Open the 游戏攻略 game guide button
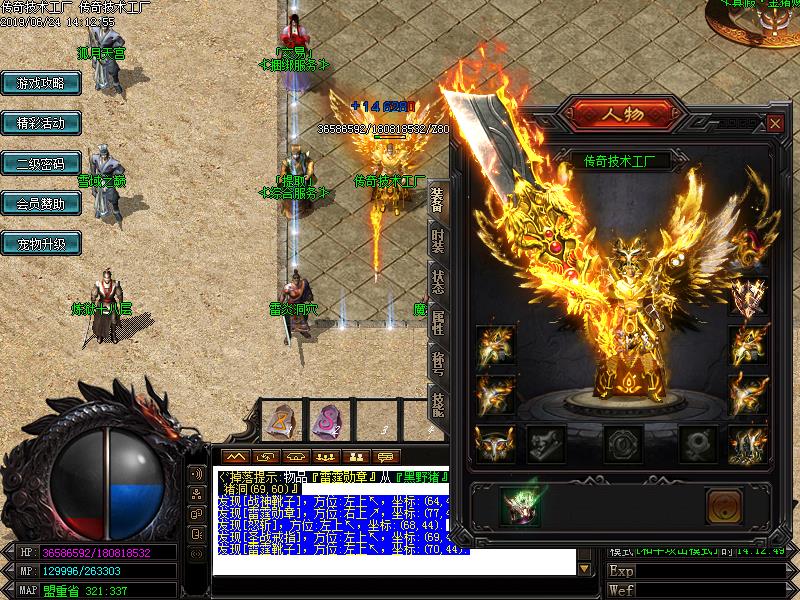This screenshot has width=800, height=600. (40, 84)
